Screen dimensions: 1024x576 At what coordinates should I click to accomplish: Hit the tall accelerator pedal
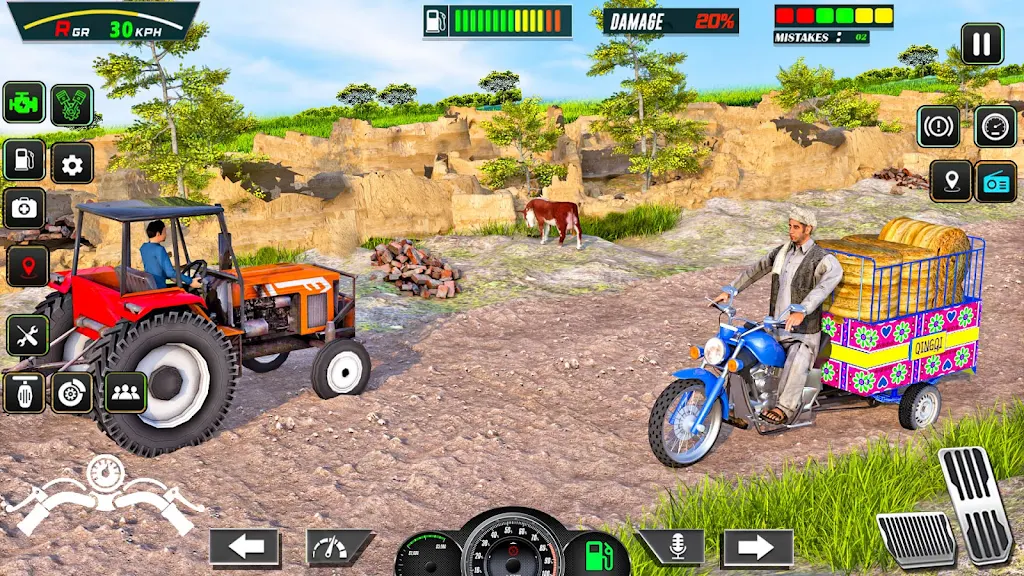pos(976,503)
